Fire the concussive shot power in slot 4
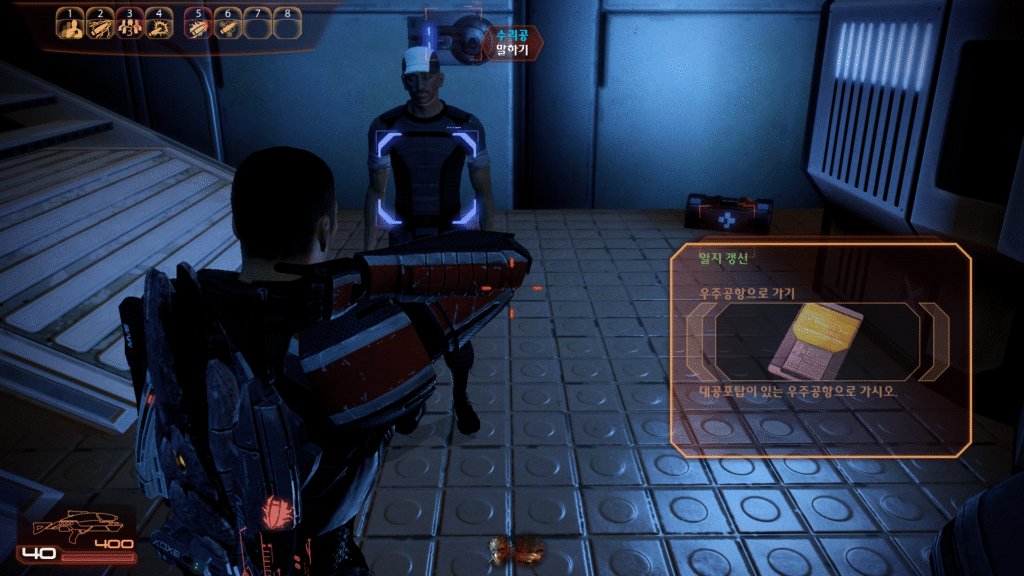 point(158,27)
